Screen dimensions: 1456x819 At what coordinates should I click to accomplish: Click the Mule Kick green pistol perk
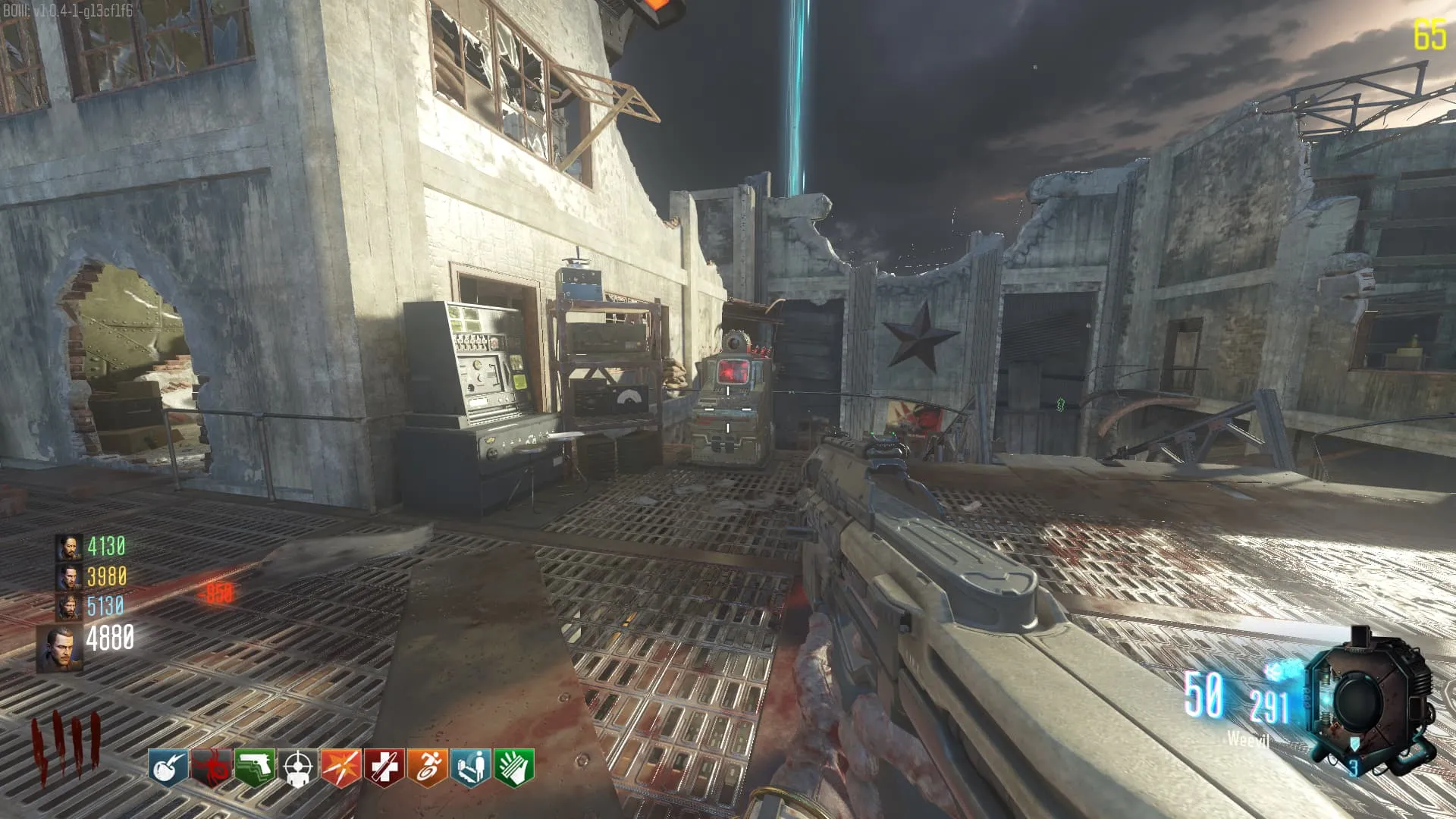coord(255,767)
